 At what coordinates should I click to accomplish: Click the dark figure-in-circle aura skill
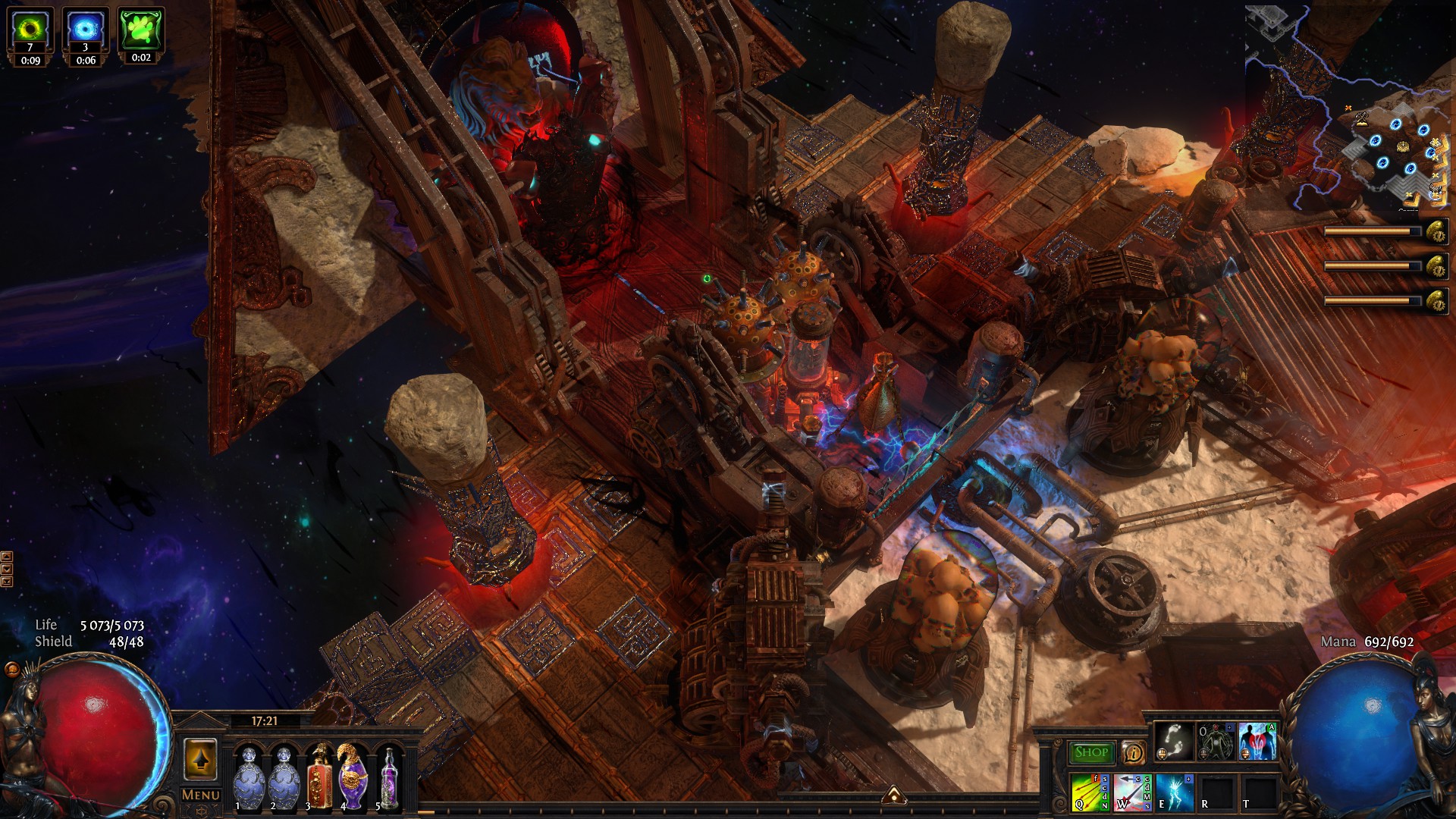(1216, 742)
